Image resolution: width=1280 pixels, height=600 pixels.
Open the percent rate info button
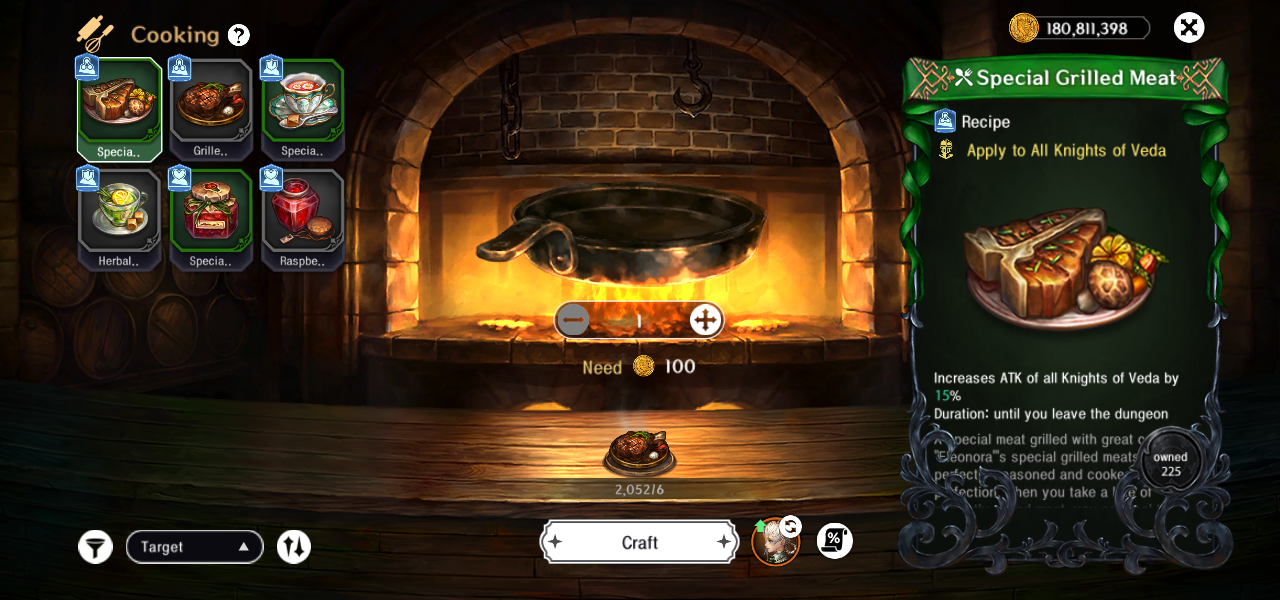834,541
